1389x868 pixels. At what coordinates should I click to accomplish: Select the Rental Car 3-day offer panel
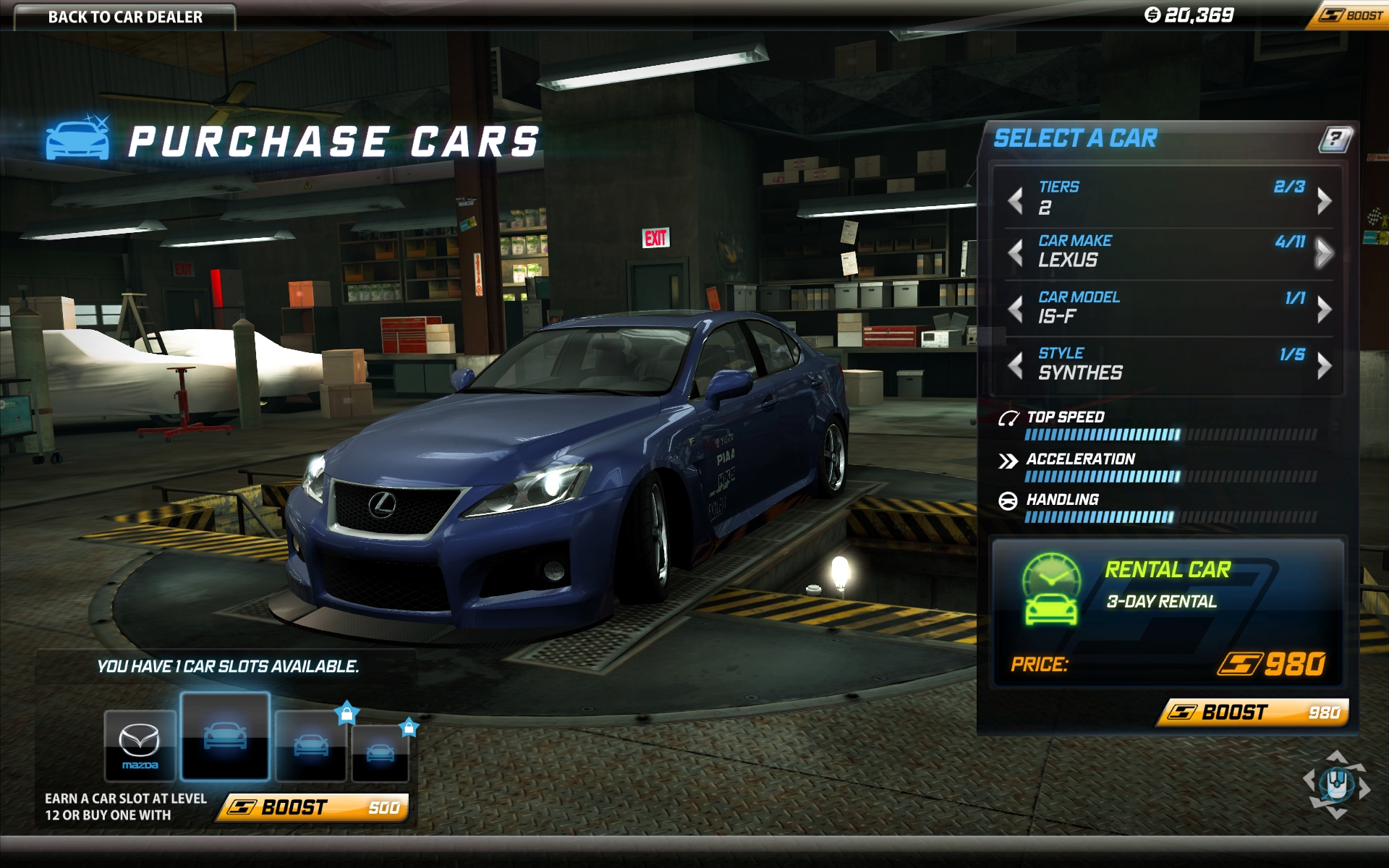(1167, 612)
